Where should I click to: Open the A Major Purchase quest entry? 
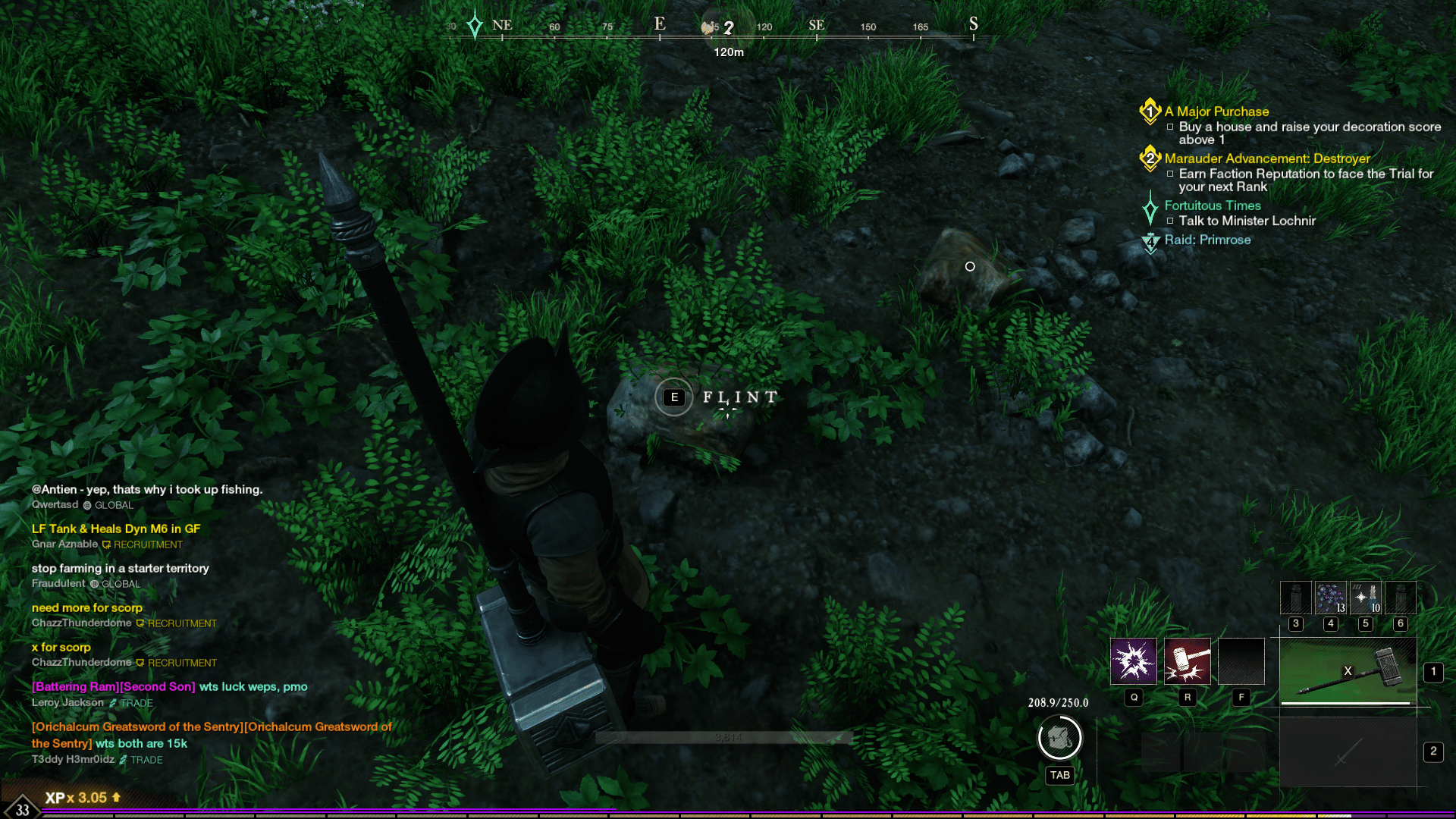1216,111
